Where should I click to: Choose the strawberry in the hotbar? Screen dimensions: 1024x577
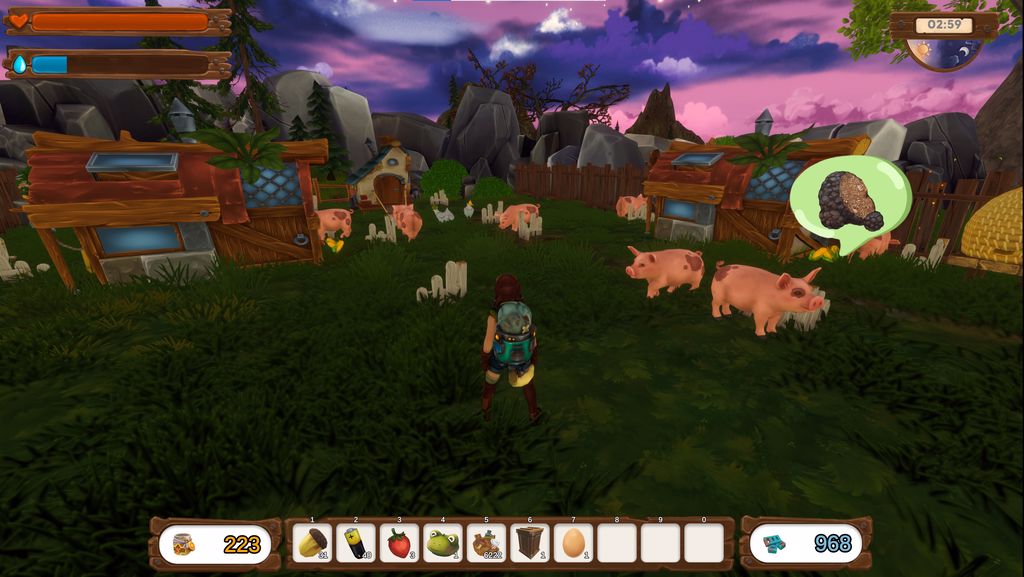(x=399, y=543)
